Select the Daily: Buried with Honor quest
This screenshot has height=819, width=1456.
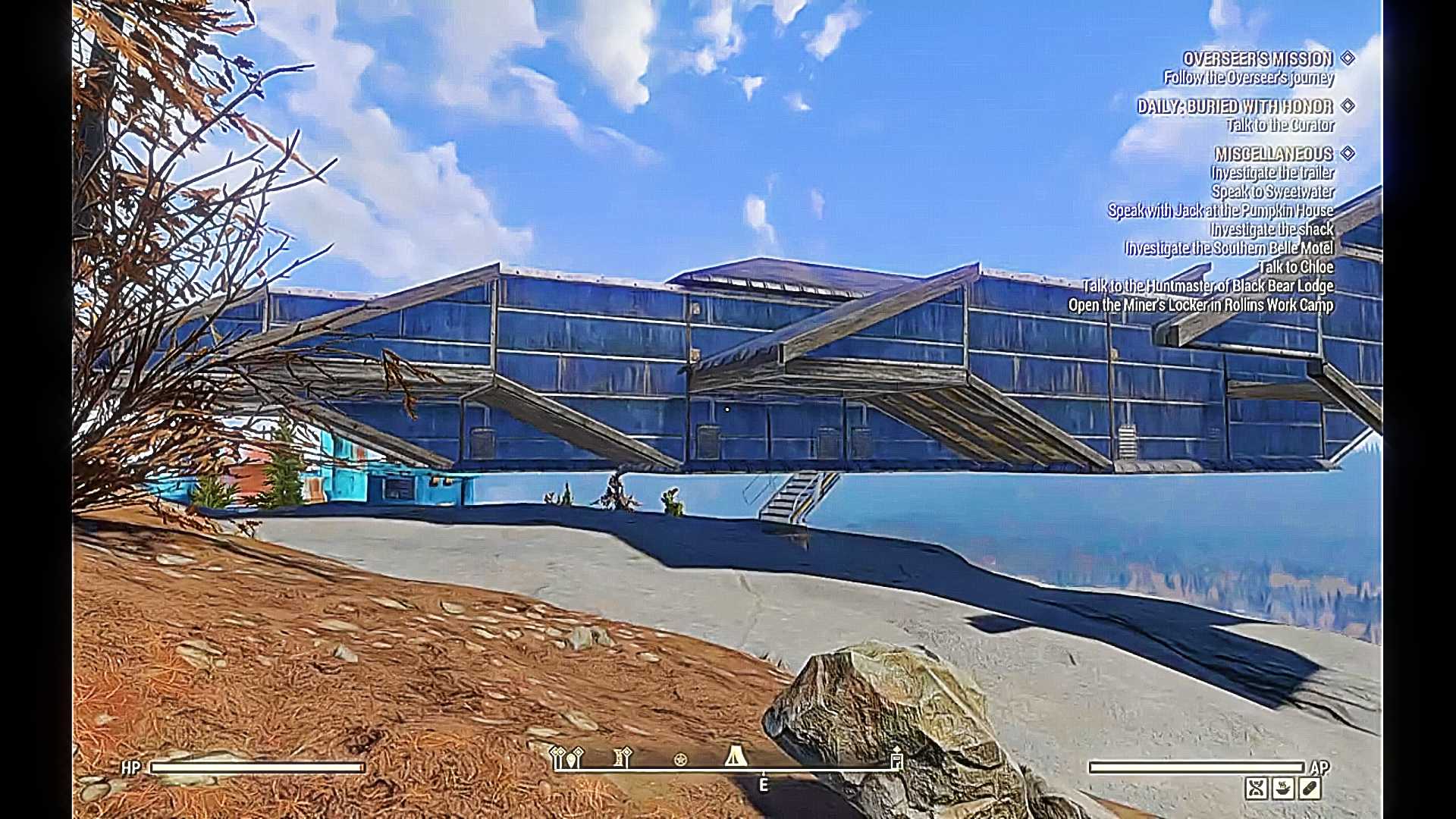1235,107
